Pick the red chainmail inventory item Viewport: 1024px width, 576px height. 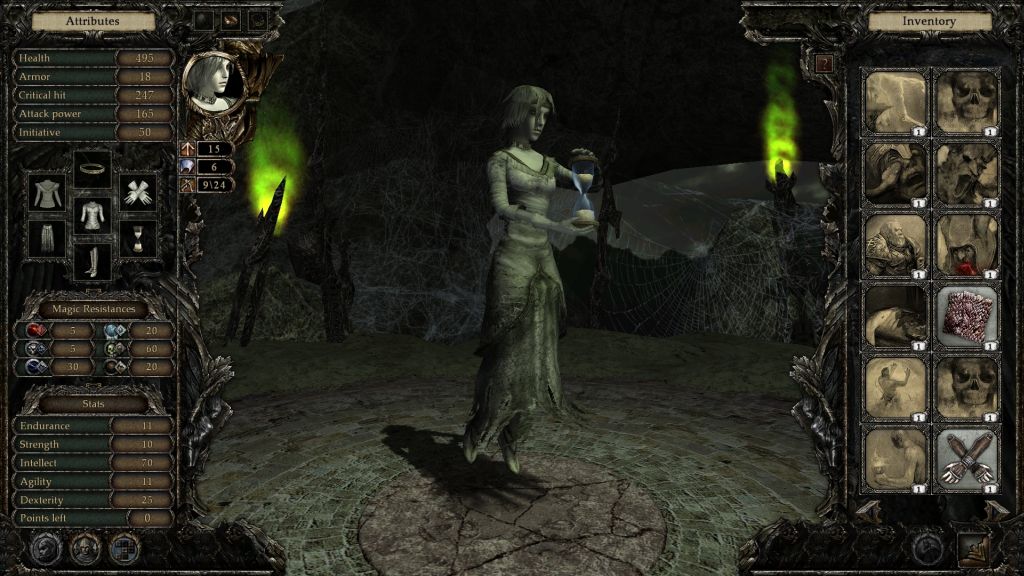click(x=968, y=315)
